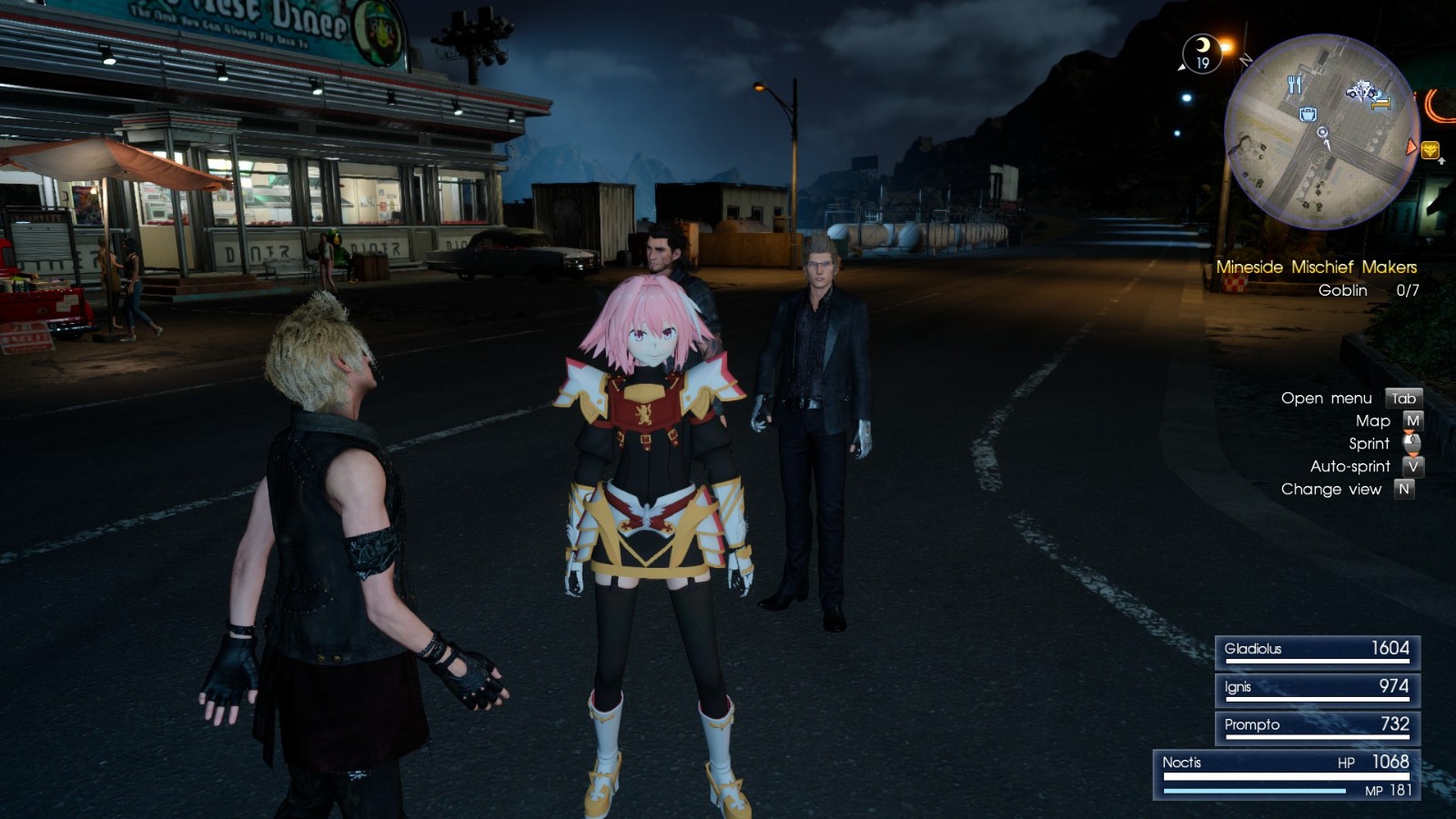The width and height of the screenshot is (1456, 819).
Task: Click the orange waypoint arrow on the minimap edge
Action: (1413, 147)
